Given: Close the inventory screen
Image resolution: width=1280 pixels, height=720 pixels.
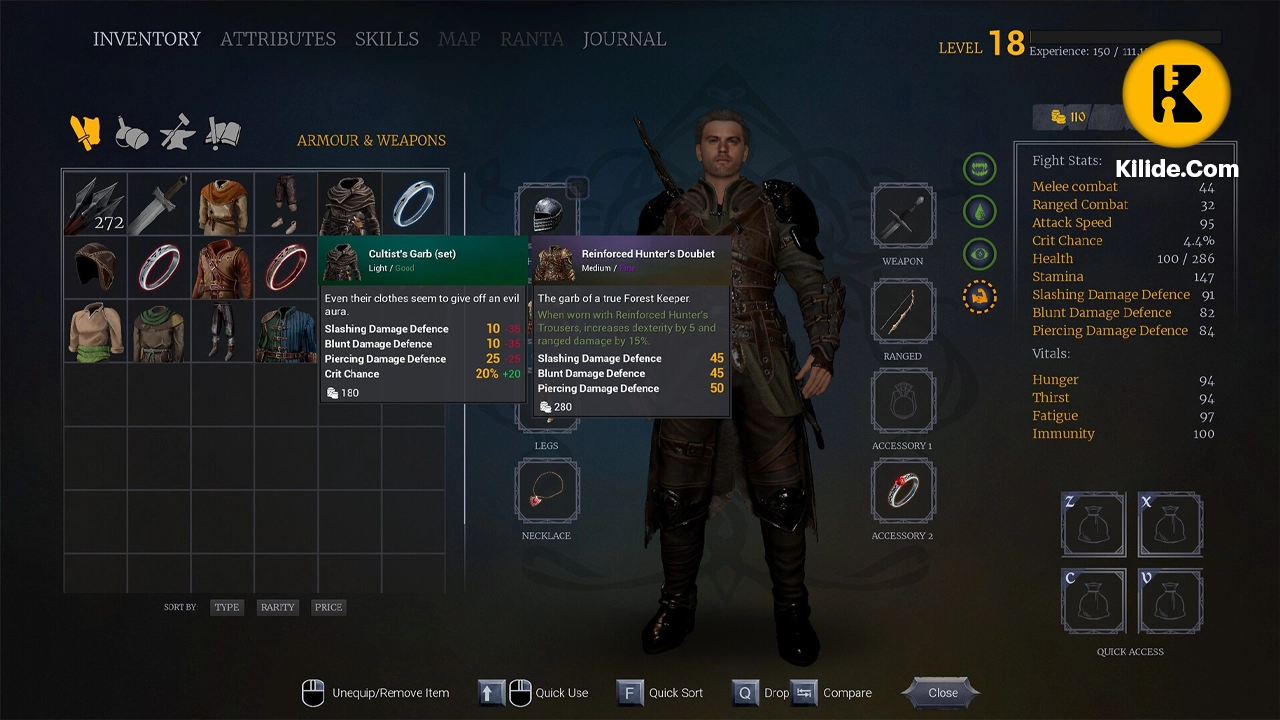Looking at the screenshot, I should (942, 692).
